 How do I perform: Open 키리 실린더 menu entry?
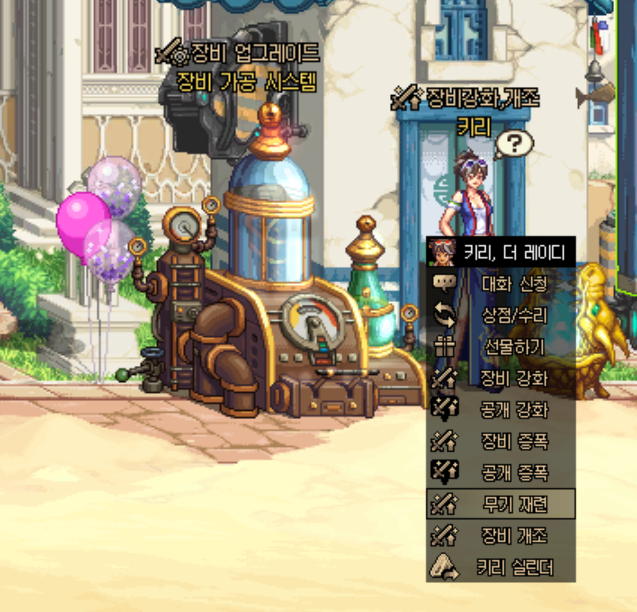[x=512, y=567]
